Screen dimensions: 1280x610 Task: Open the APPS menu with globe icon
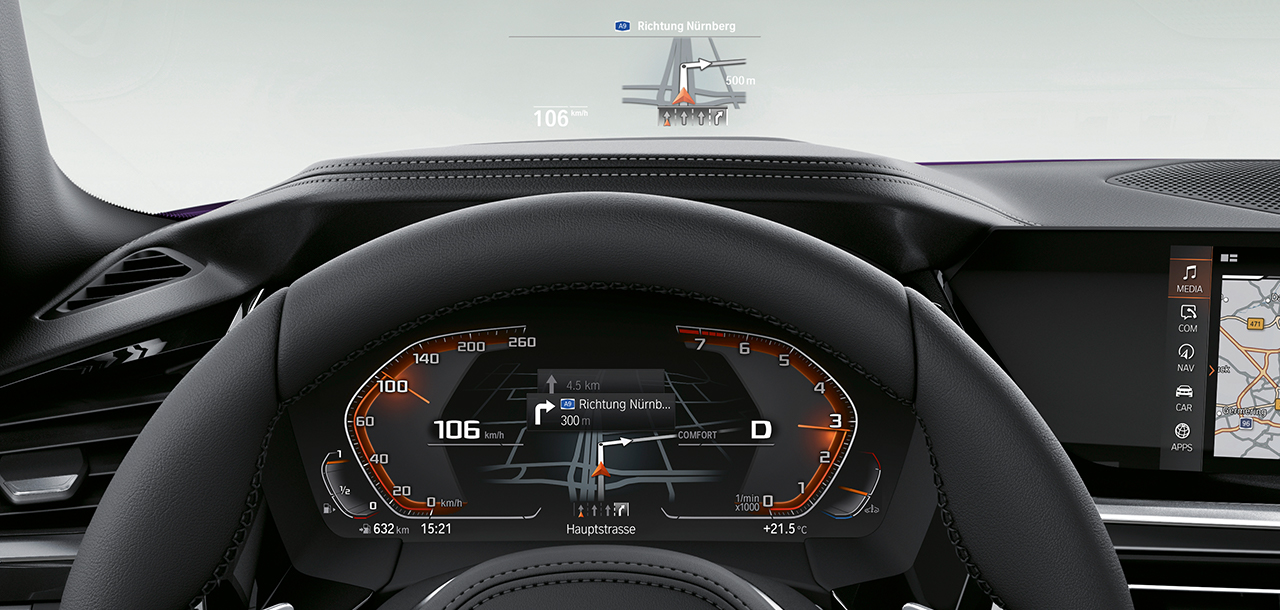click(x=1182, y=436)
